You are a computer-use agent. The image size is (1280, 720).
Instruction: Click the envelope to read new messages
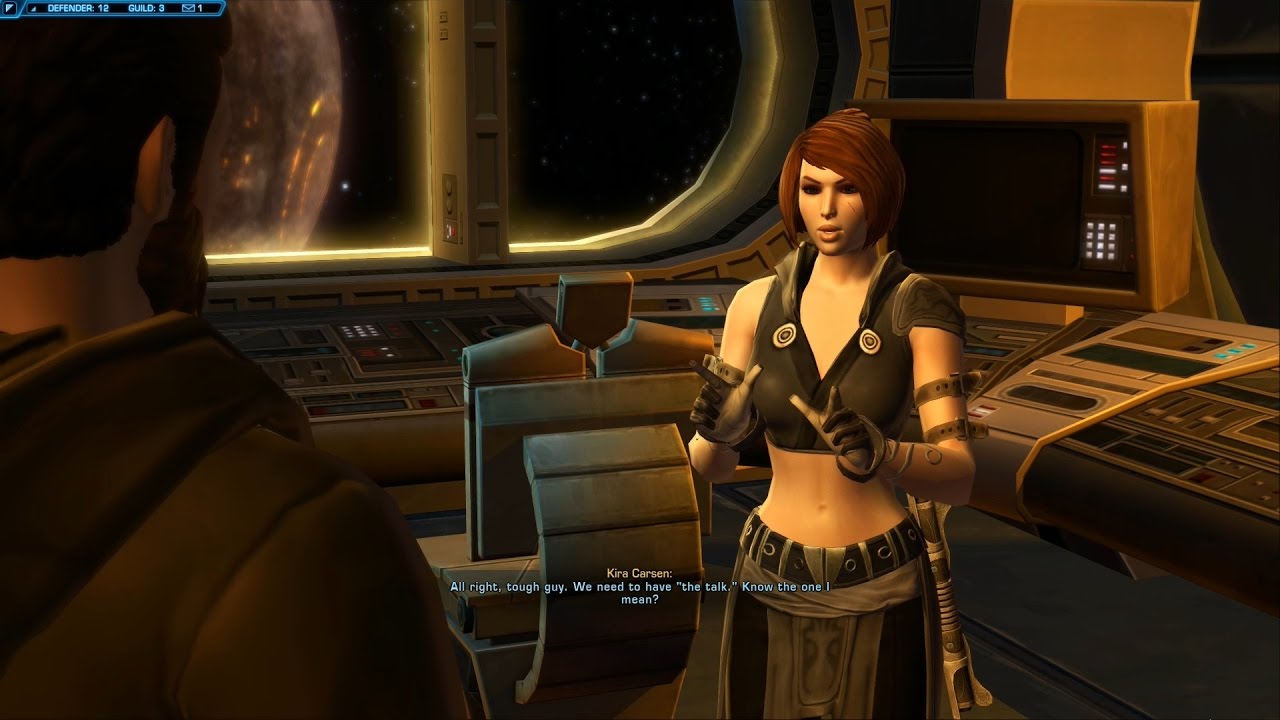pyautogui.click(x=188, y=8)
